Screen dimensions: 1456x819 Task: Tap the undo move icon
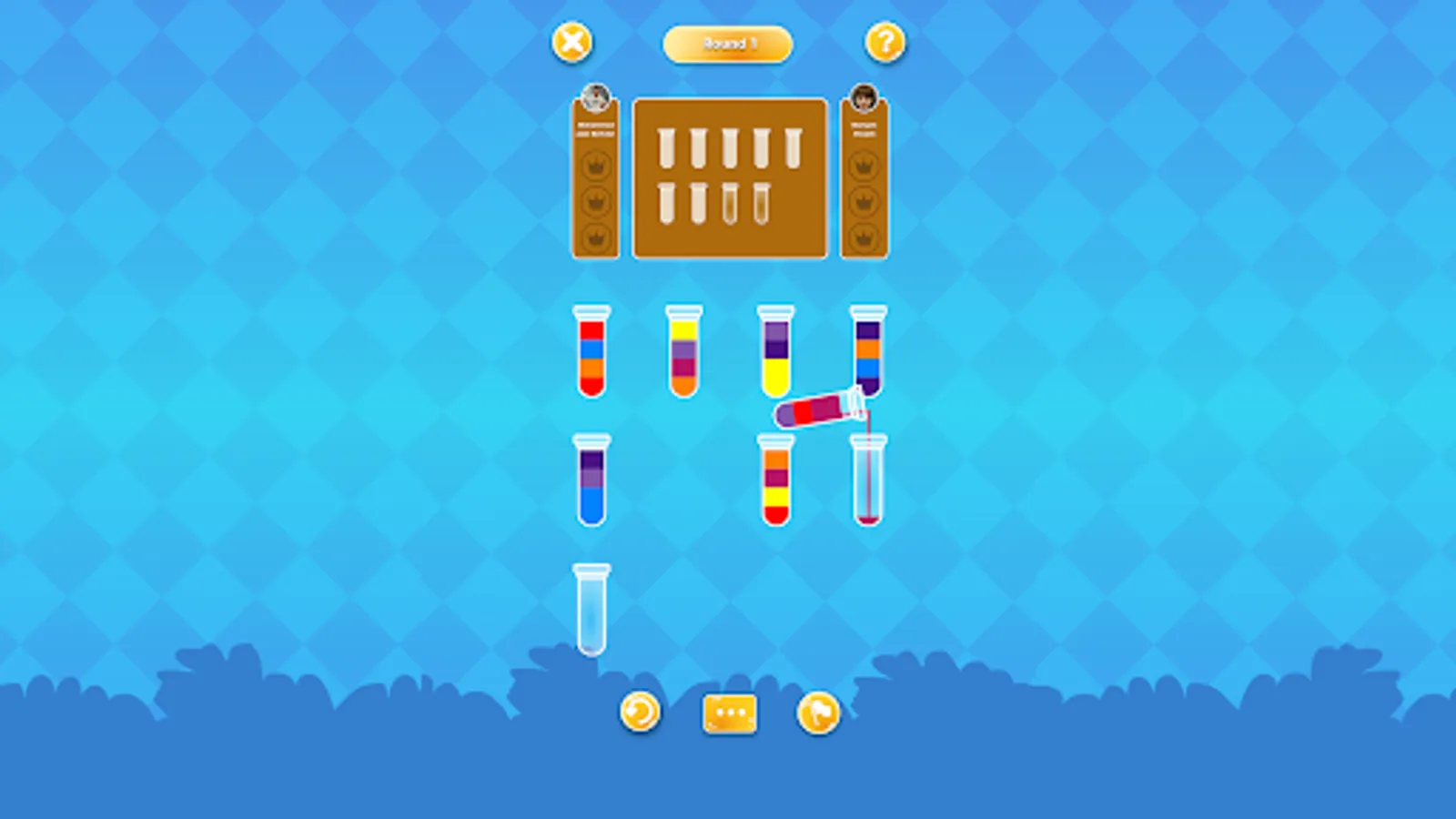pyautogui.click(x=640, y=713)
